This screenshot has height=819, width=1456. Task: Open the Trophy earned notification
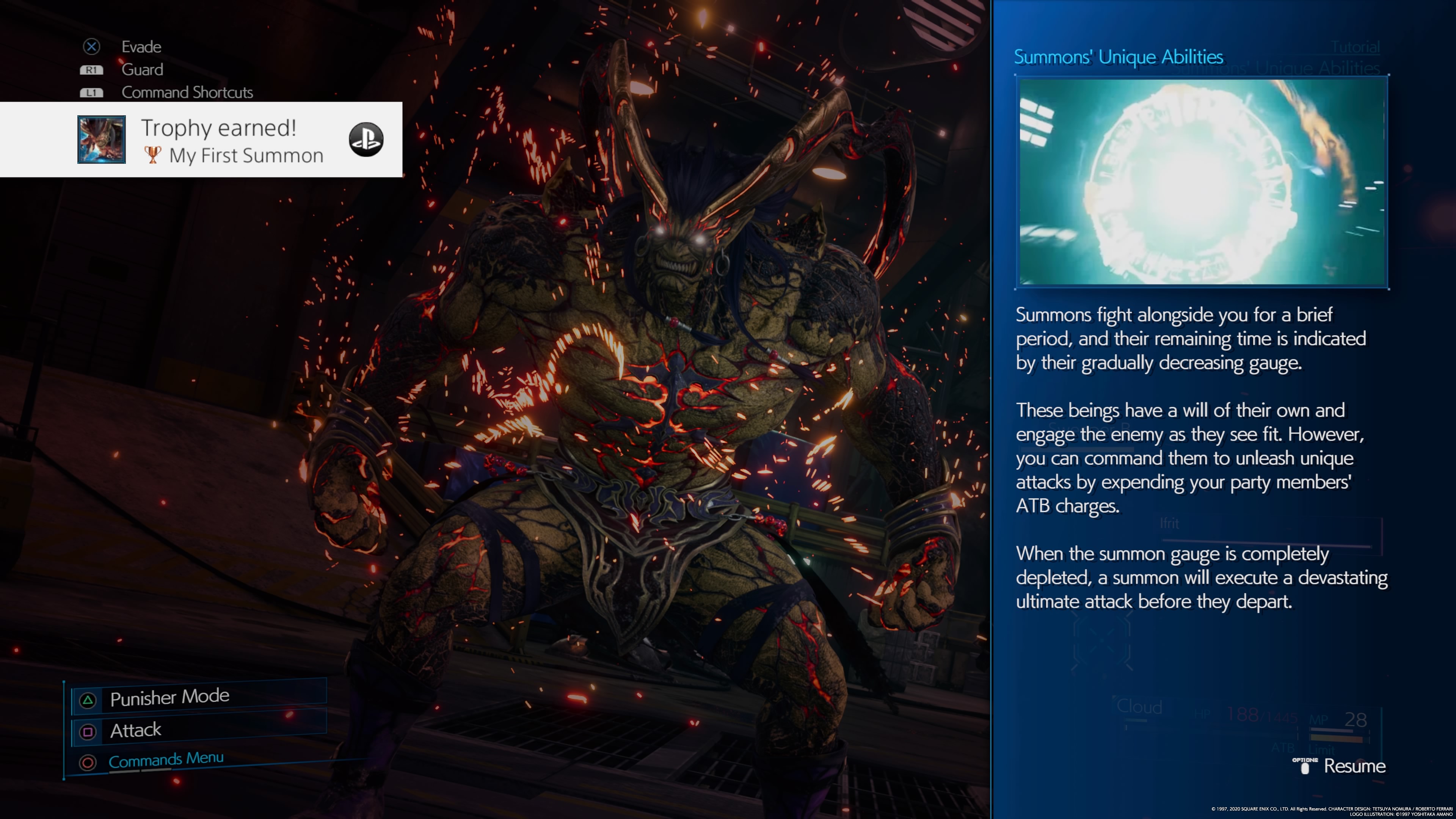[218, 140]
